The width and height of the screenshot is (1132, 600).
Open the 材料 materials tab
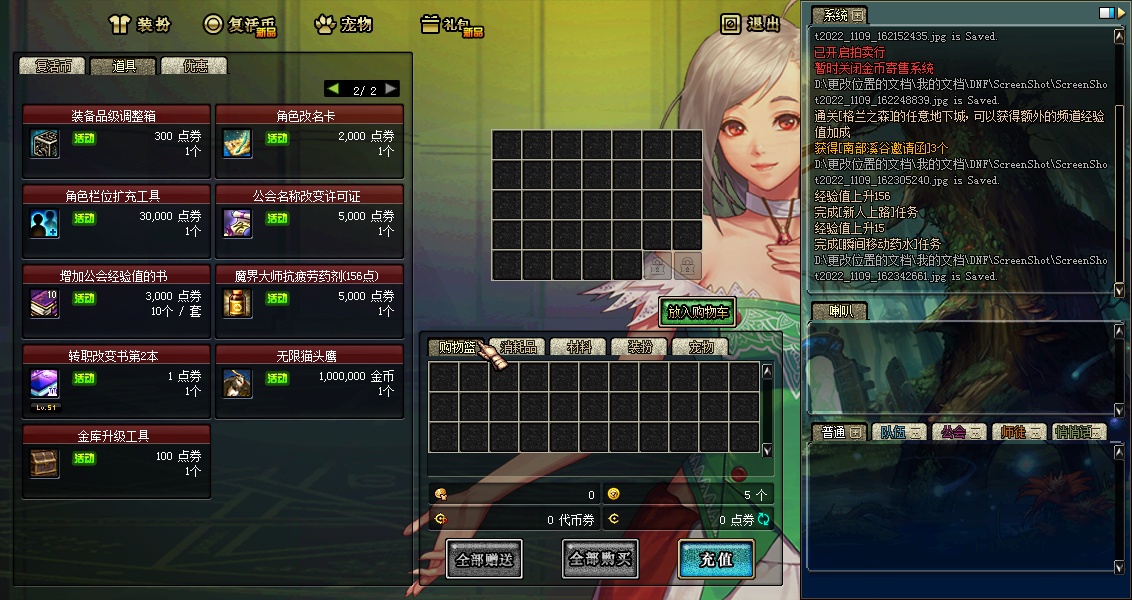point(580,347)
